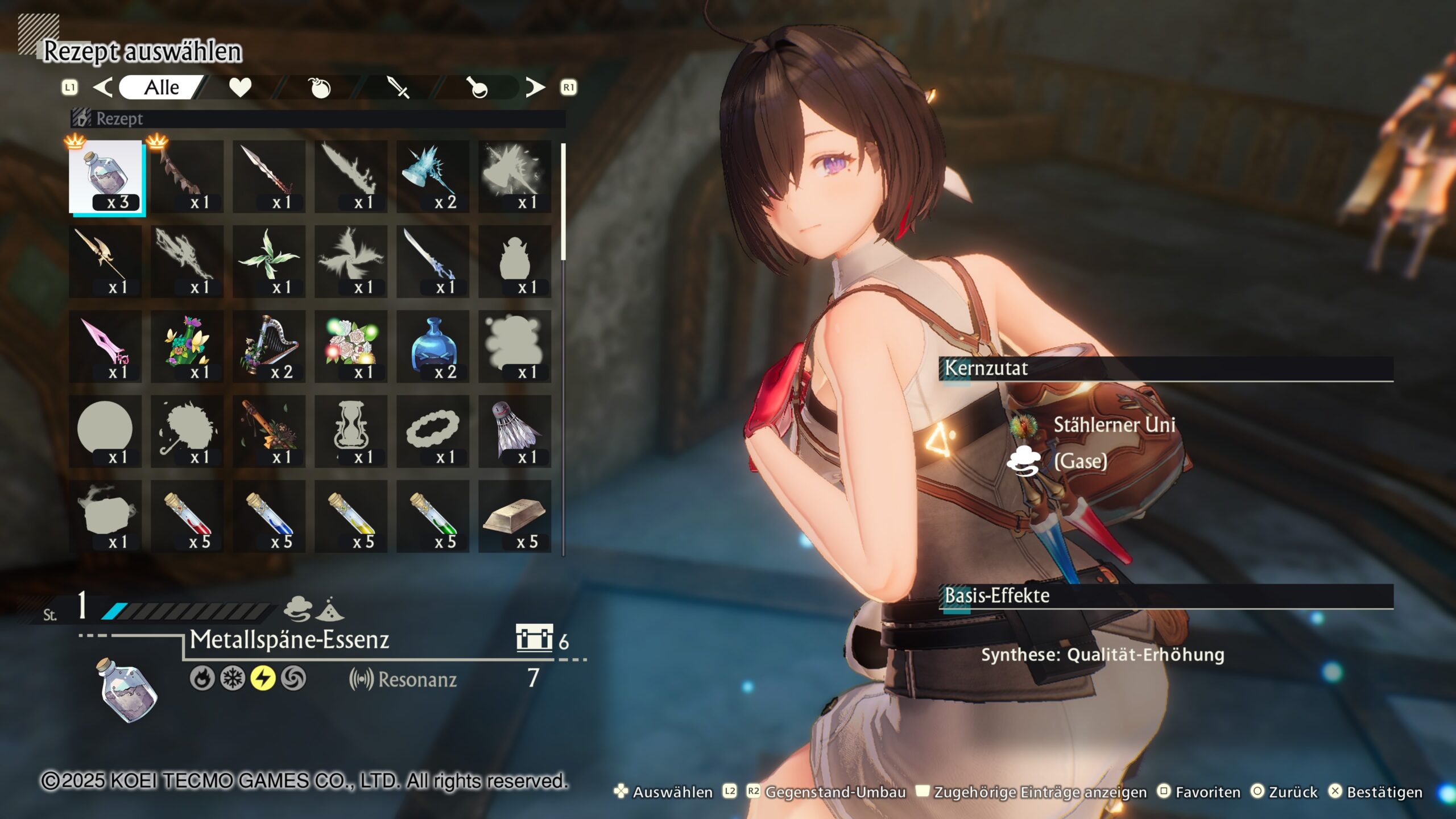The width and height of the screenshot is (1456, 819).
Task: Pick the green pinwheel shuriken recipe
Action: [x=269, y=262]
